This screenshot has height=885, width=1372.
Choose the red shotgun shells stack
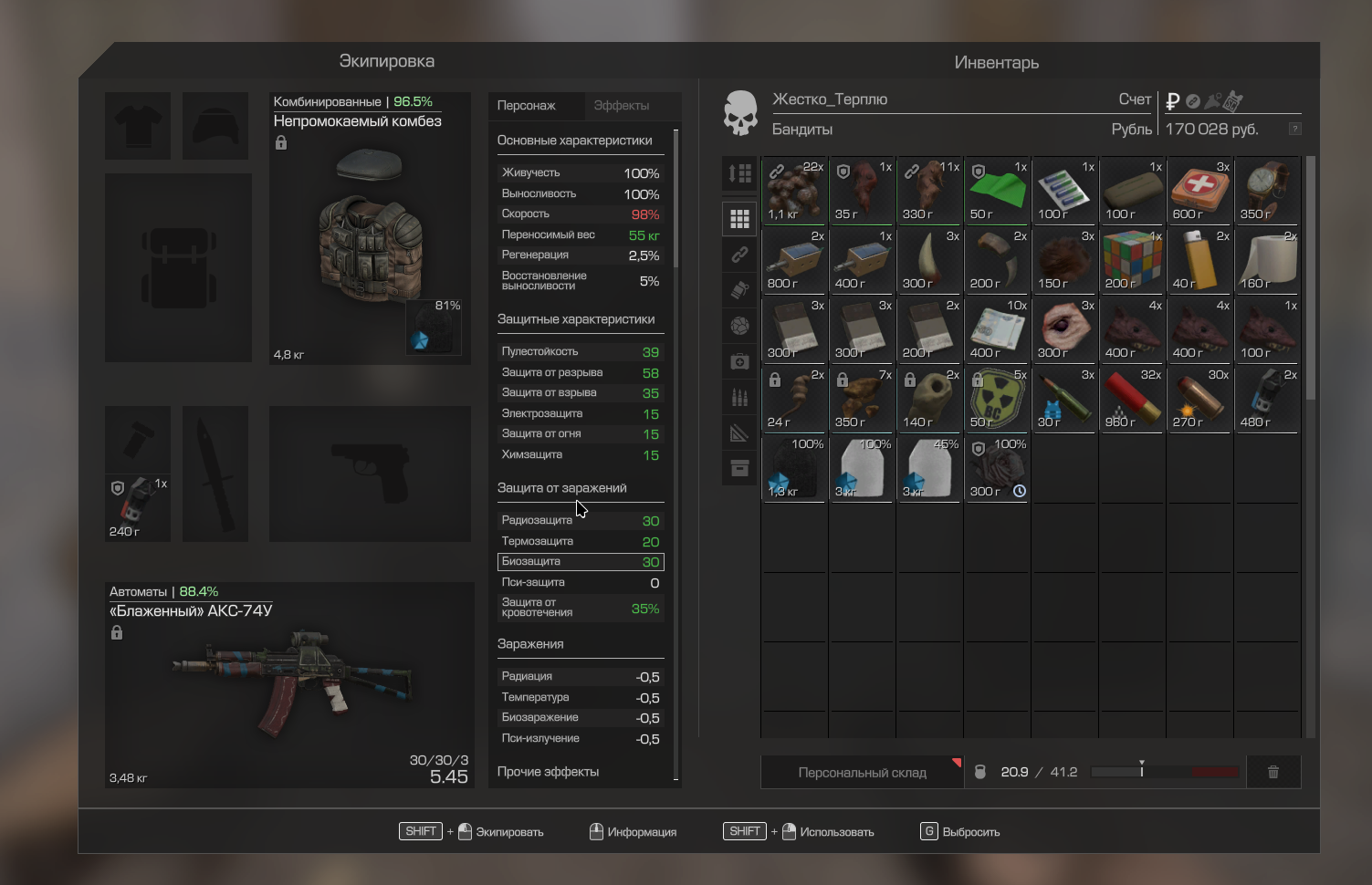tap(1132, 399)
